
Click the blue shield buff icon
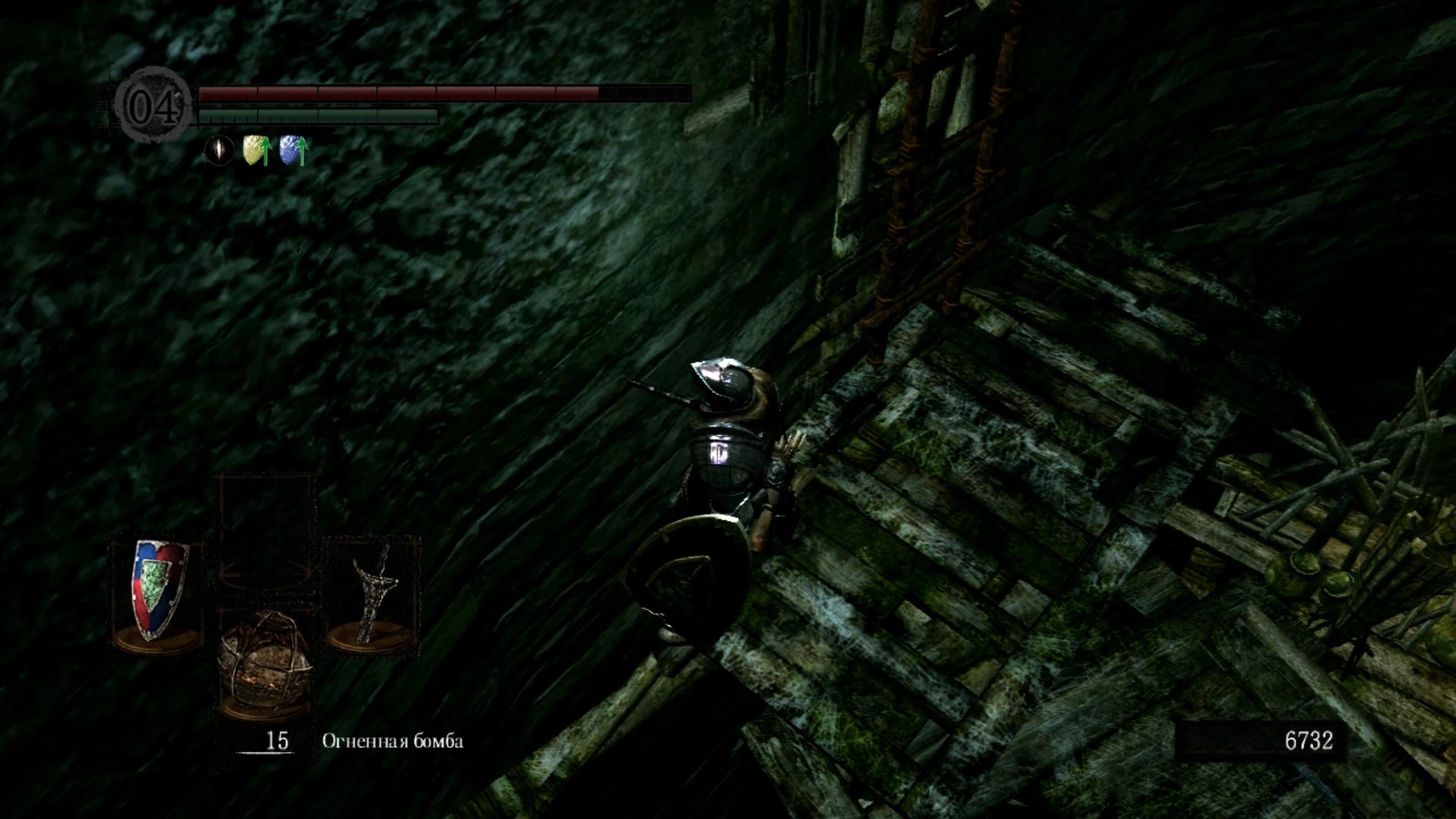pyautogui.click(x=293, y=150)
